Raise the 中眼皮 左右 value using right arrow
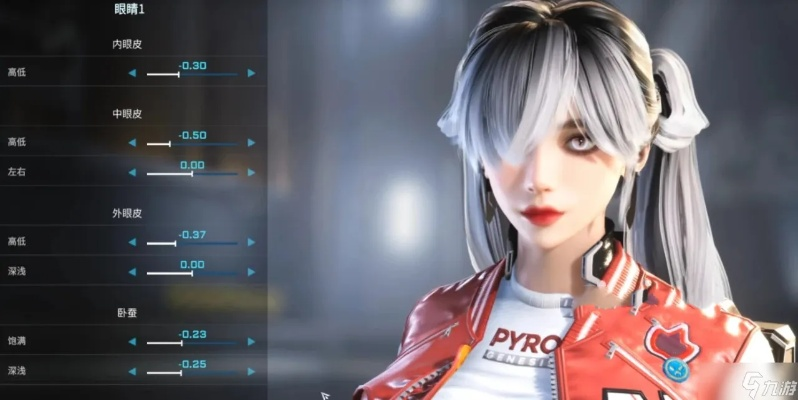 [x=251, y=173]
